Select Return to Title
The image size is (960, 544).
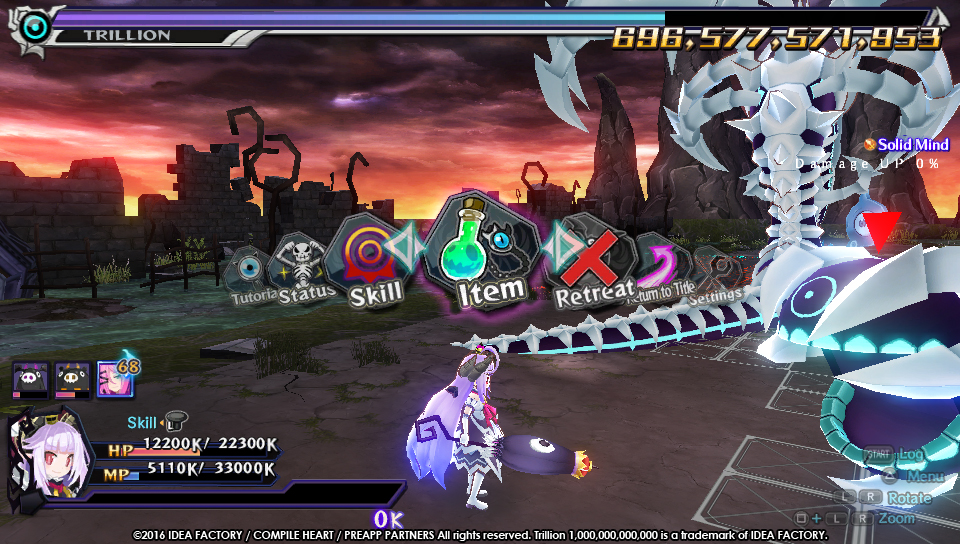(661, 268)
